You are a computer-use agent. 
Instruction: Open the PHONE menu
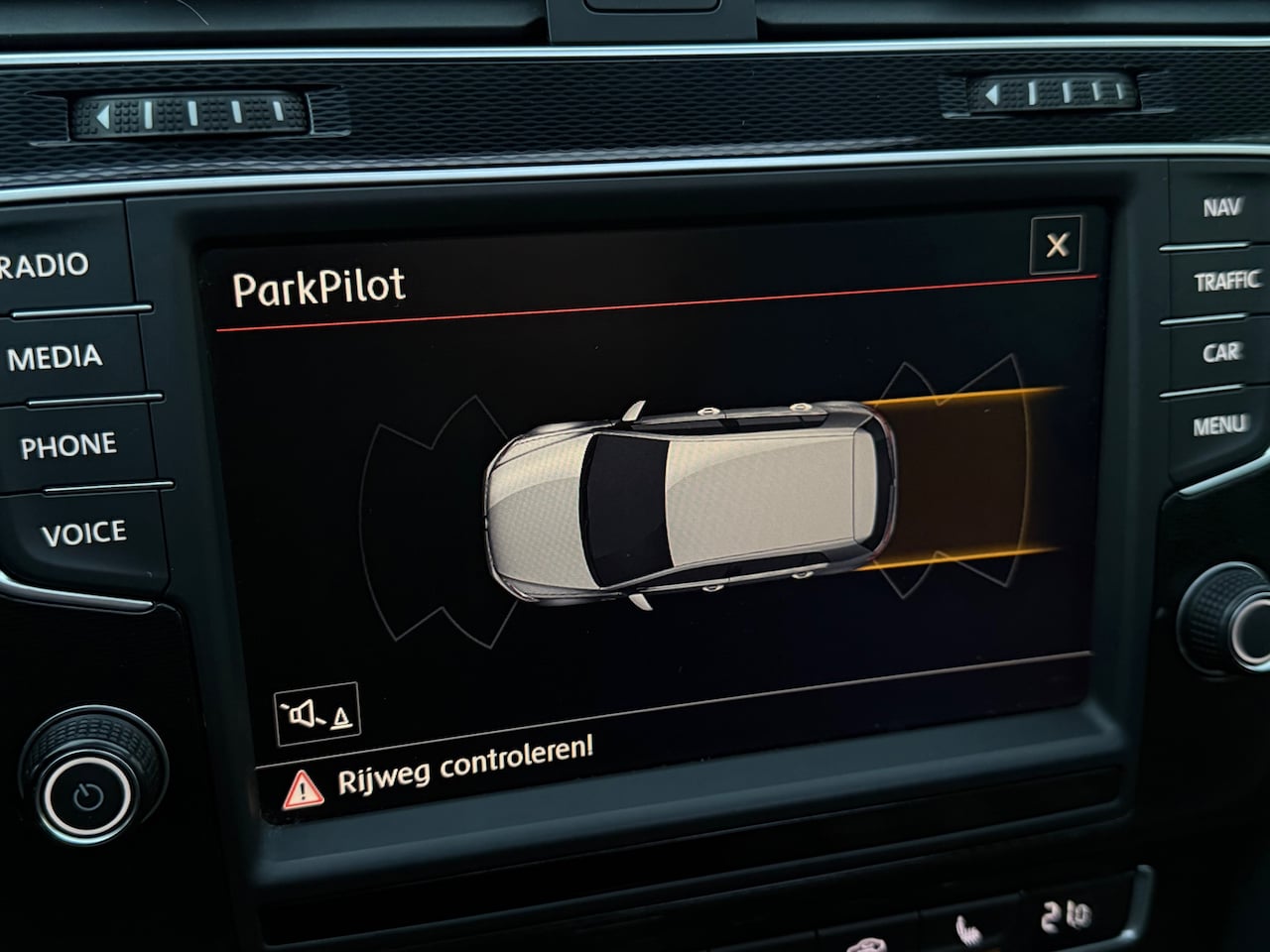tap(68, 446)
